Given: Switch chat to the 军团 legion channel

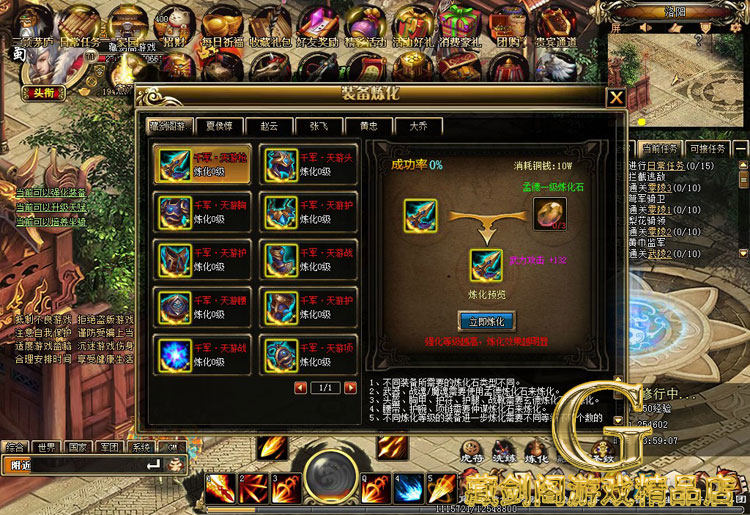Looking at the screenshot, I should click(x=110, y=447).
